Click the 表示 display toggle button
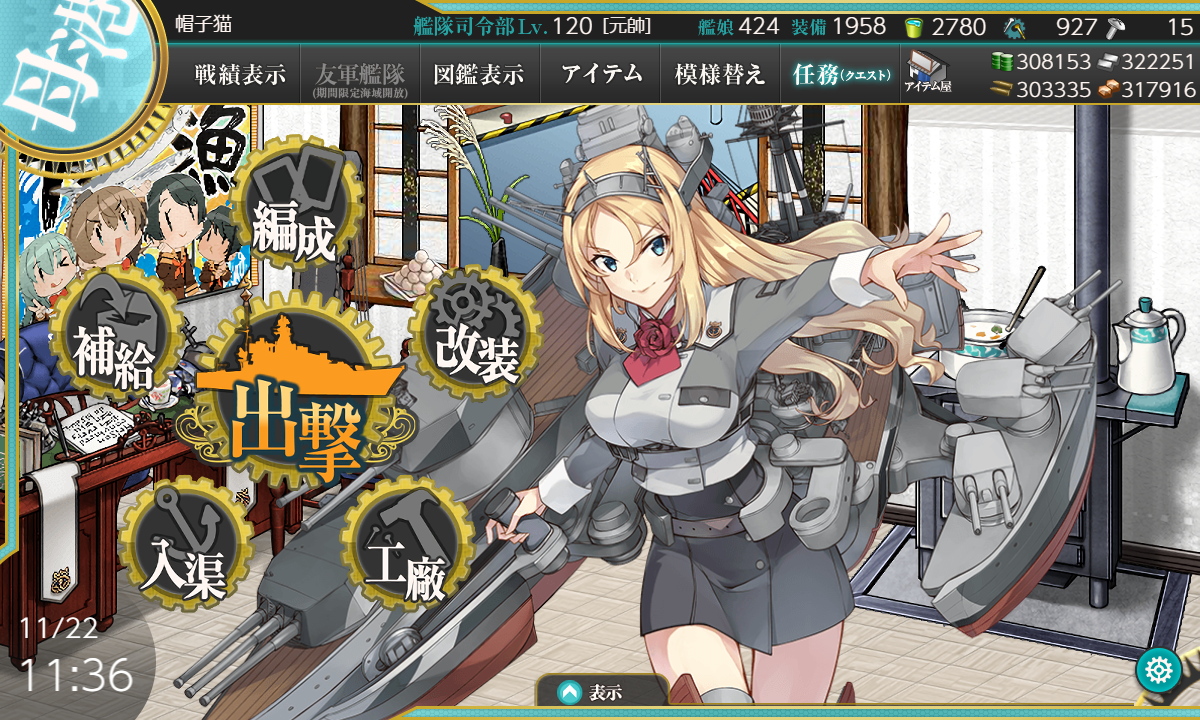Viewport: 1200px width, 720px height. 602,691
